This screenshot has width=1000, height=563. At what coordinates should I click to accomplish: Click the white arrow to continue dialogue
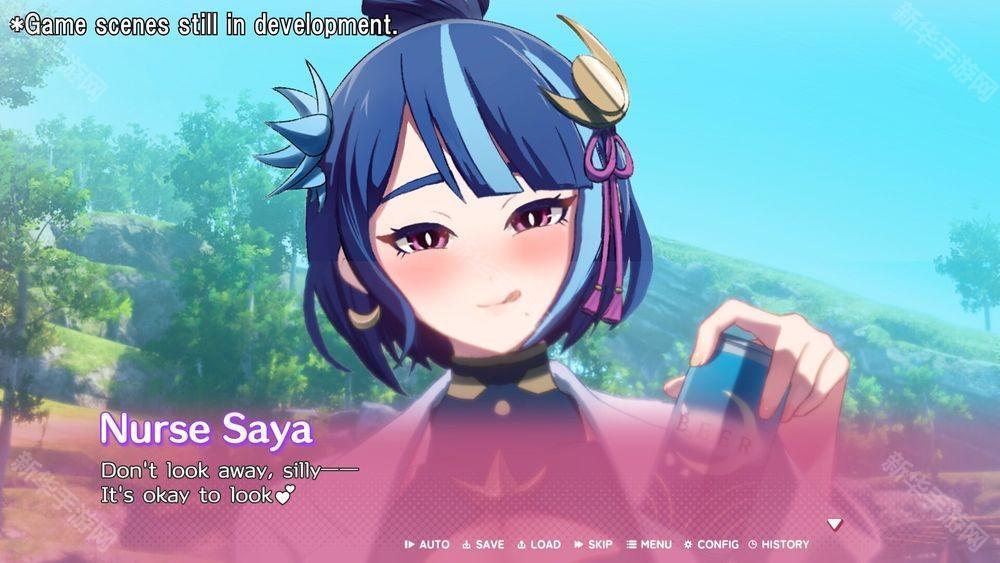pyautogui.click(x=834, y=523)
